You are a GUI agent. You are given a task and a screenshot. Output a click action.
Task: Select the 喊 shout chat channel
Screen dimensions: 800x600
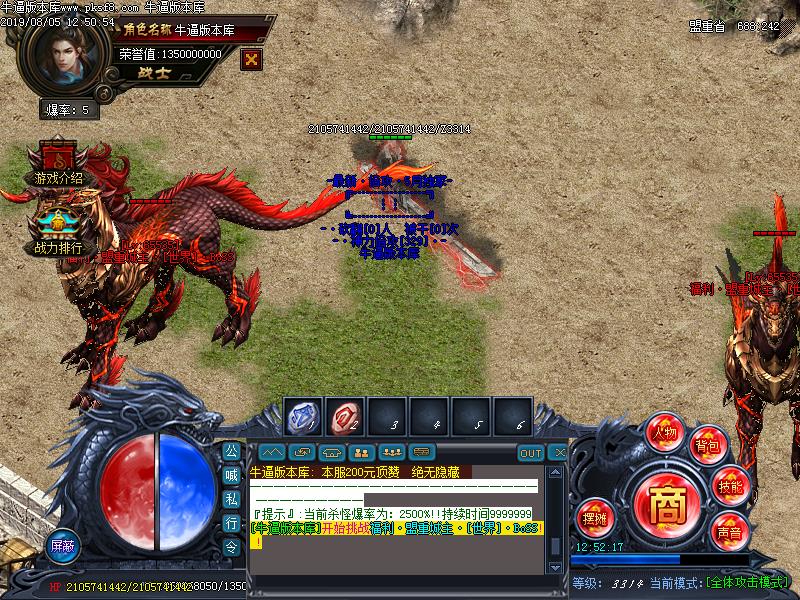pos(231,475)
